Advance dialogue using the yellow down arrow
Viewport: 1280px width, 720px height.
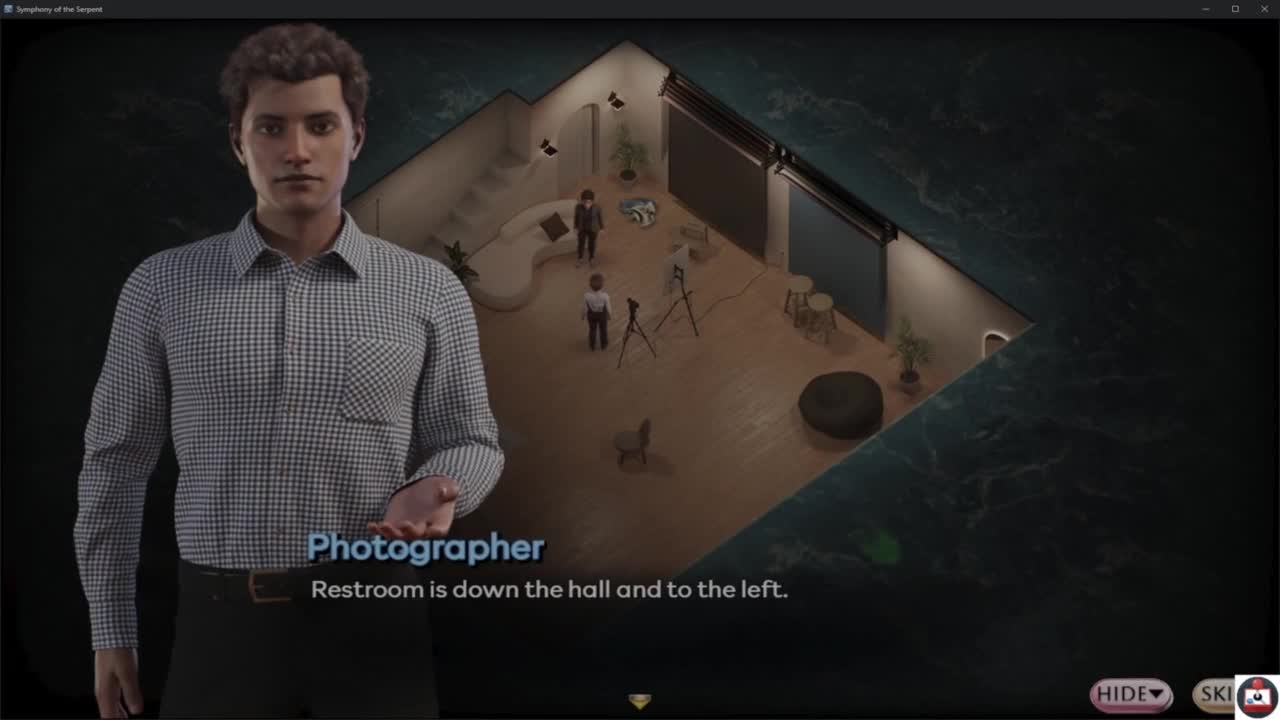pos(640,701)
